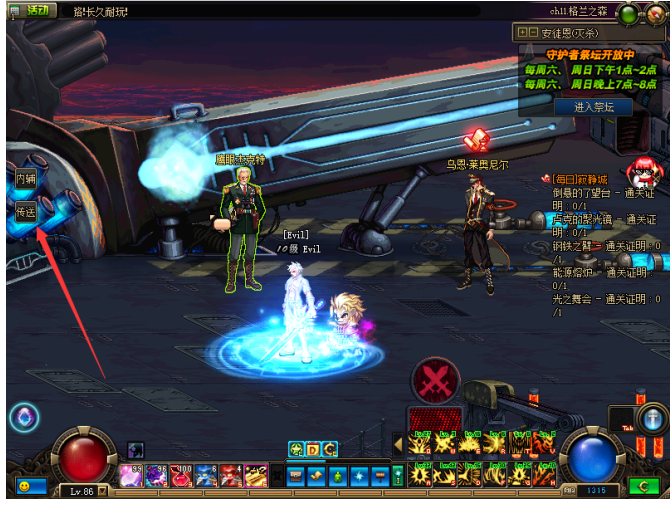This screenshot has width=672, height=514.
Task: Enter the altar via 进入祭坛 button
Action: click(588, 106)
